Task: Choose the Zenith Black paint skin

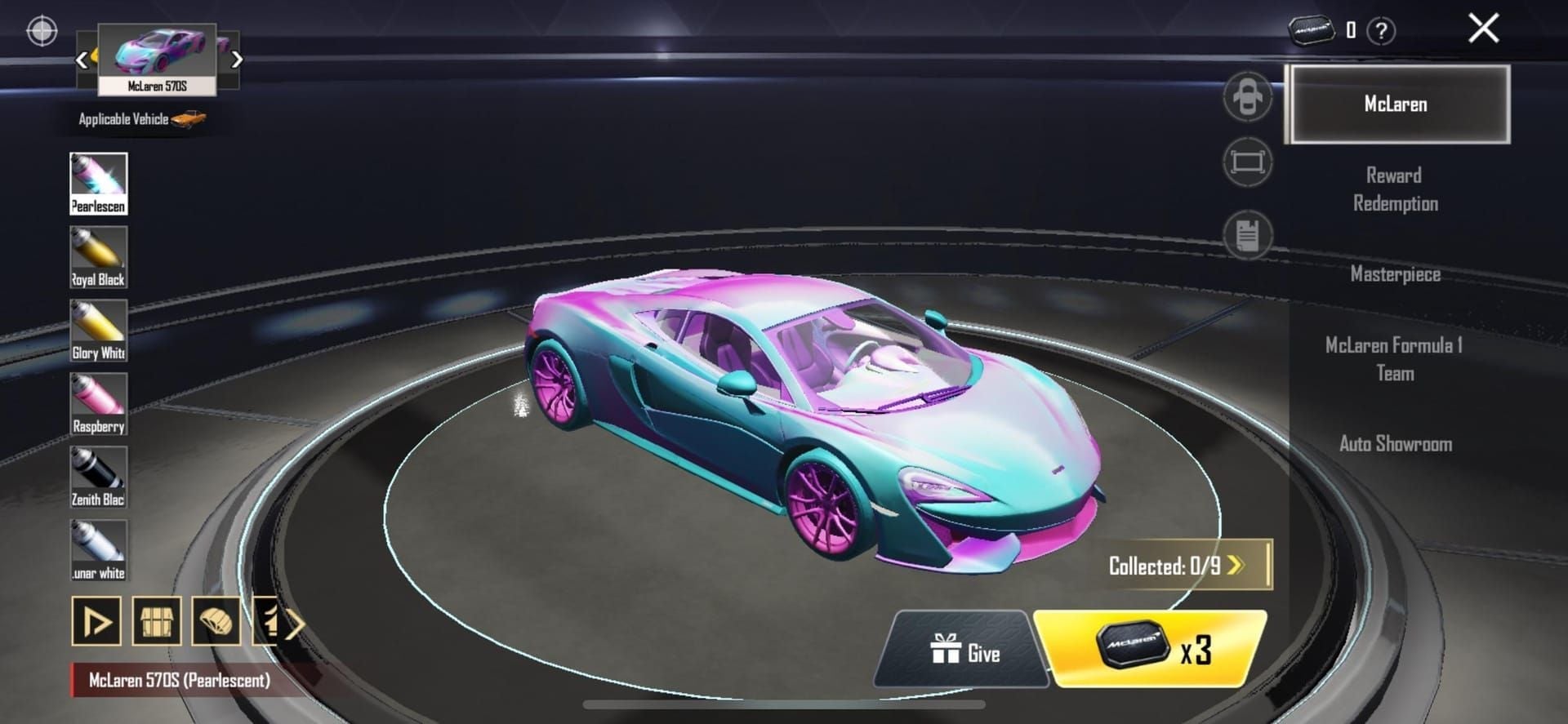Action: point(99,477)
